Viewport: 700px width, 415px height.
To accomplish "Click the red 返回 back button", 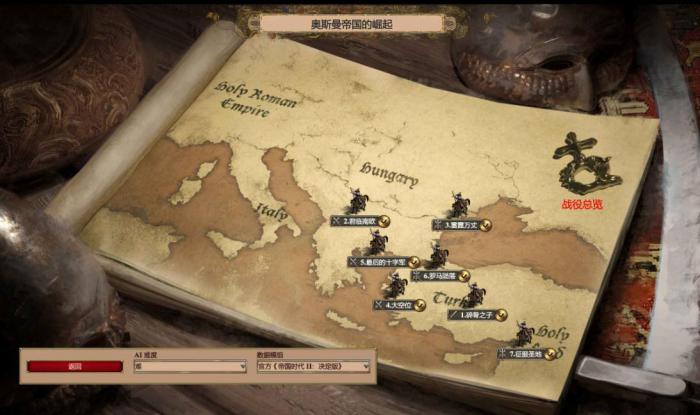I will click(74, 367).
